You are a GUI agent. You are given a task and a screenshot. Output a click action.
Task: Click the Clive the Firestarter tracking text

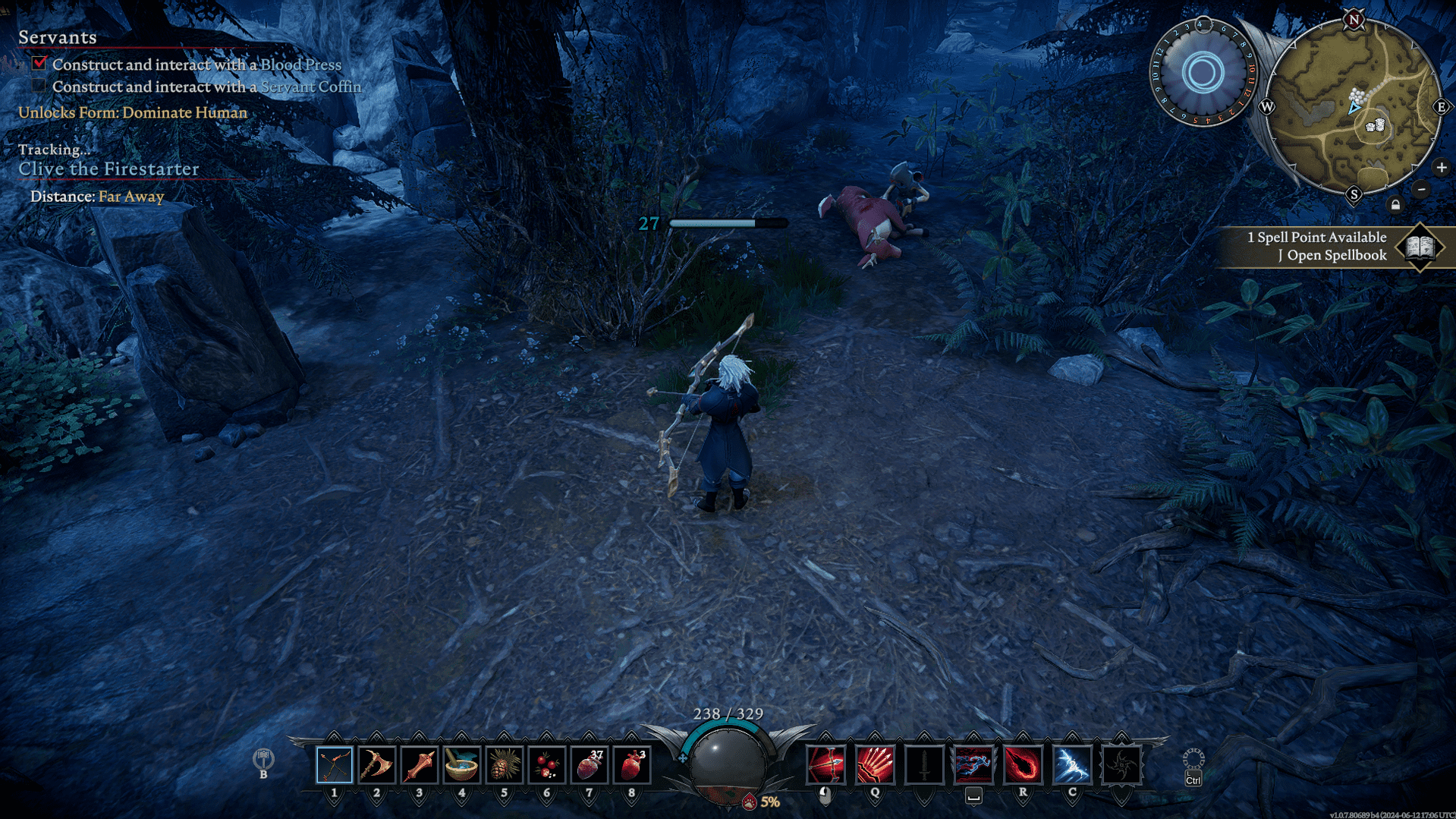[x=108, y=169]
